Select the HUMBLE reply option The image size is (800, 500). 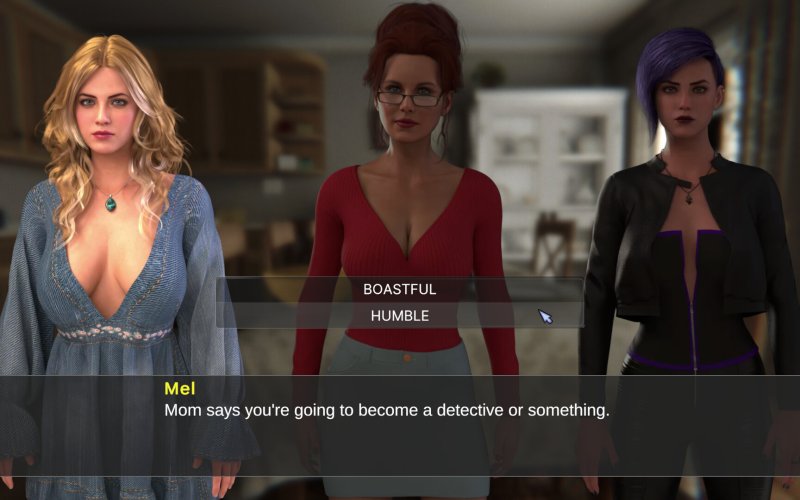pyautogui.click(x=399, y=315)
